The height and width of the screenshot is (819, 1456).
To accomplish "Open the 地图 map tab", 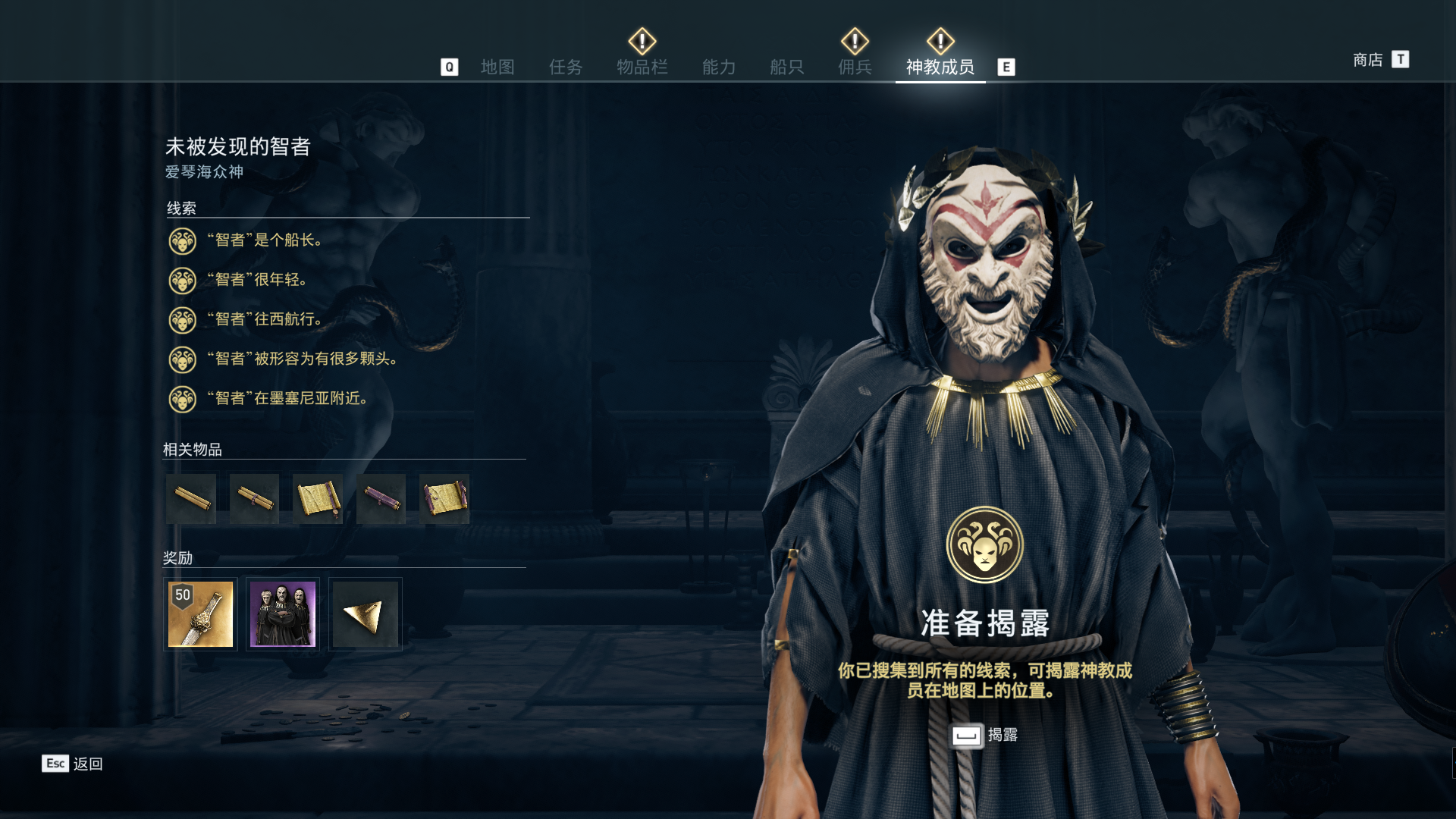I will coord(497,67).
